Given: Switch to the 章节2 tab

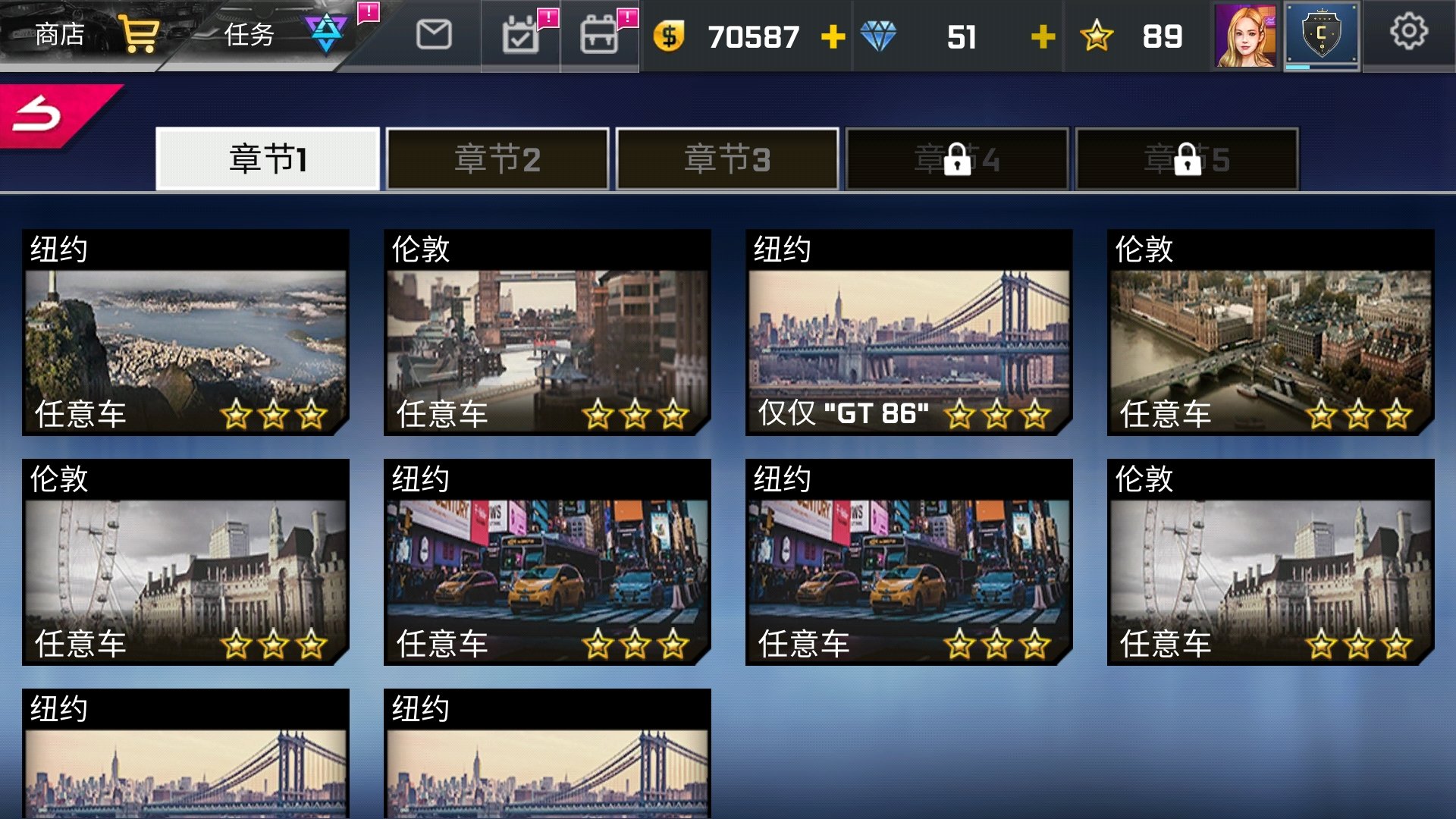Looking at the screenshot, I should pos(497,158).
